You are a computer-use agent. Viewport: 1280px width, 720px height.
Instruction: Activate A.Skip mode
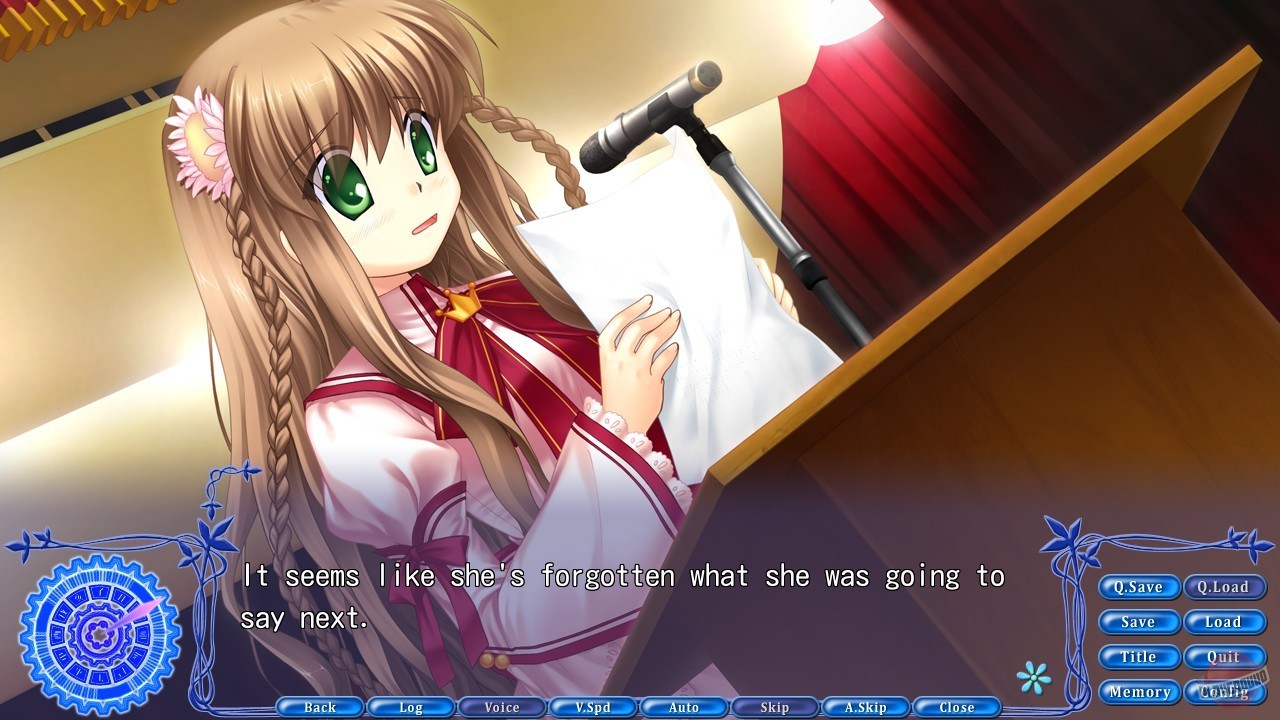[866, 707]
